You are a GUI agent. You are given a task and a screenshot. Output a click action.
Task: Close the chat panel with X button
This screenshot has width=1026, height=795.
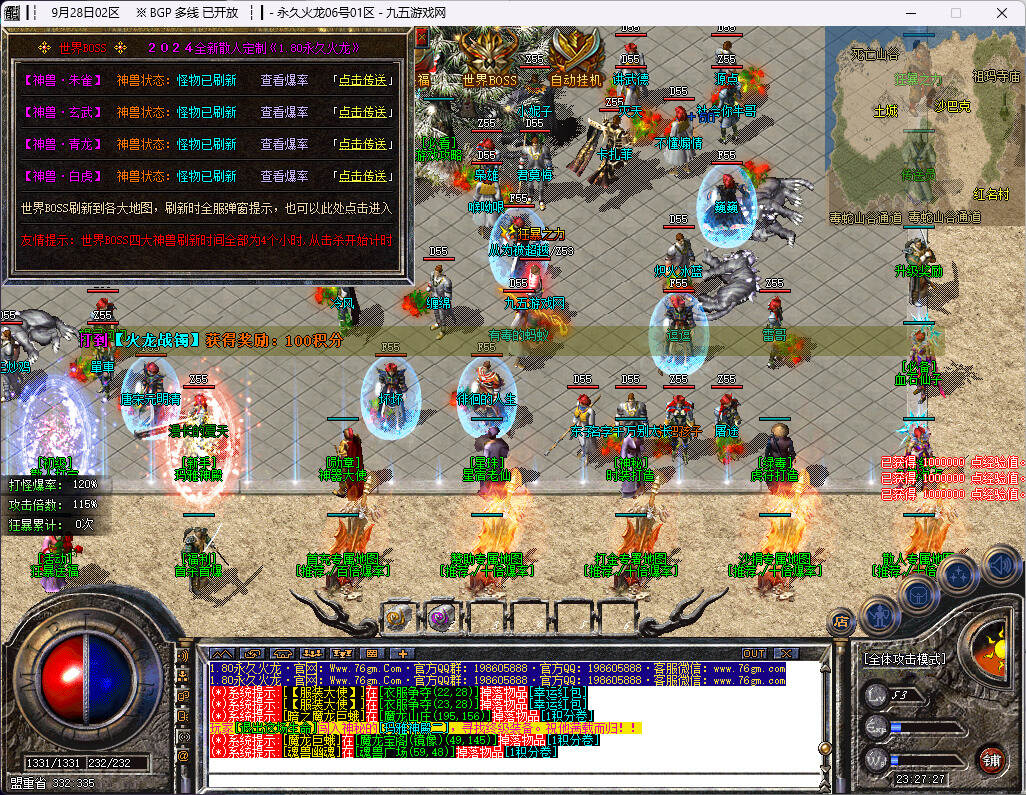coord(787,654)
